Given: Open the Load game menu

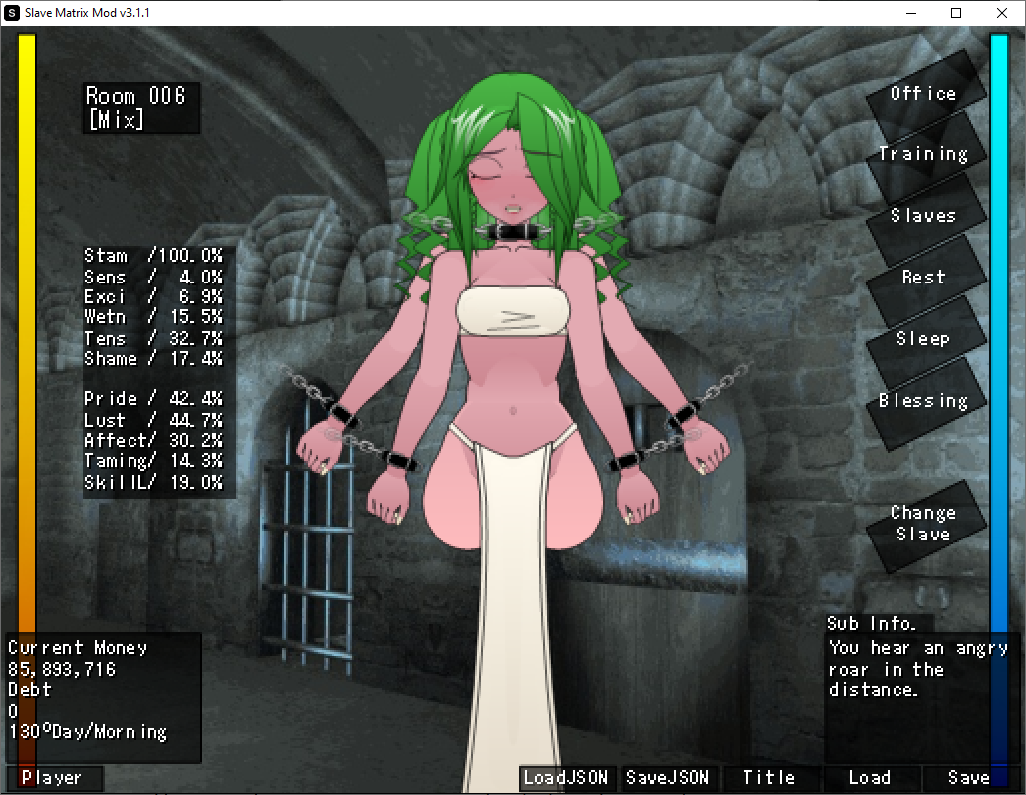Looking at the screenshot, I should coord(869,778).
